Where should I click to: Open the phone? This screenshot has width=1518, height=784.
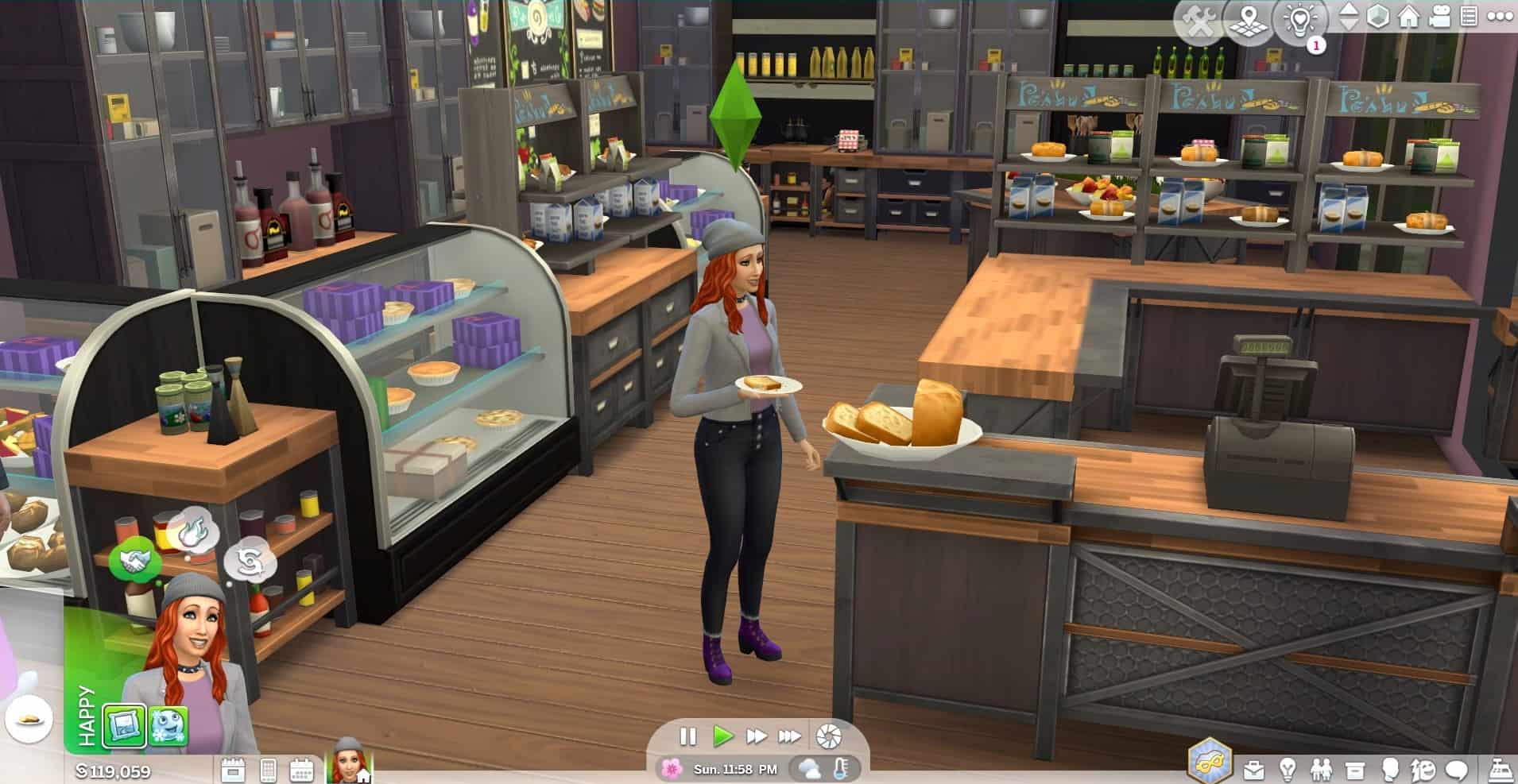268,770
